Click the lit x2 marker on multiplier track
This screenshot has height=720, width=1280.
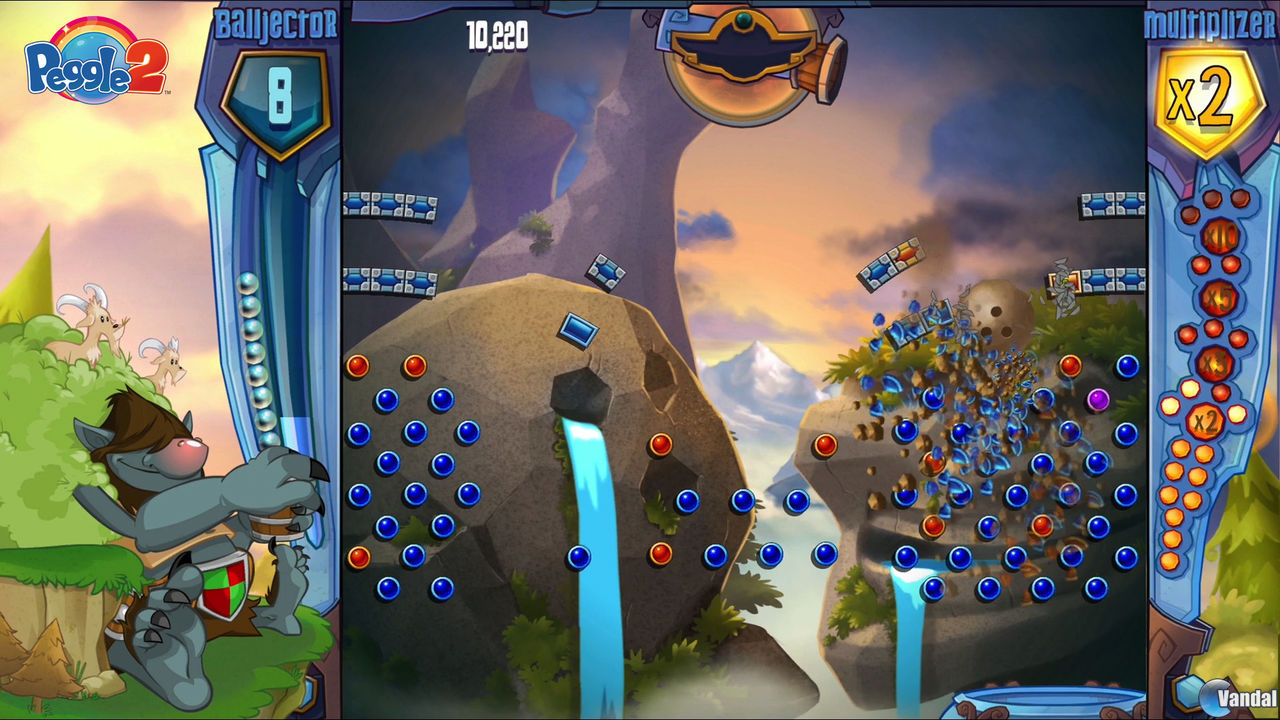[1205, 420]
